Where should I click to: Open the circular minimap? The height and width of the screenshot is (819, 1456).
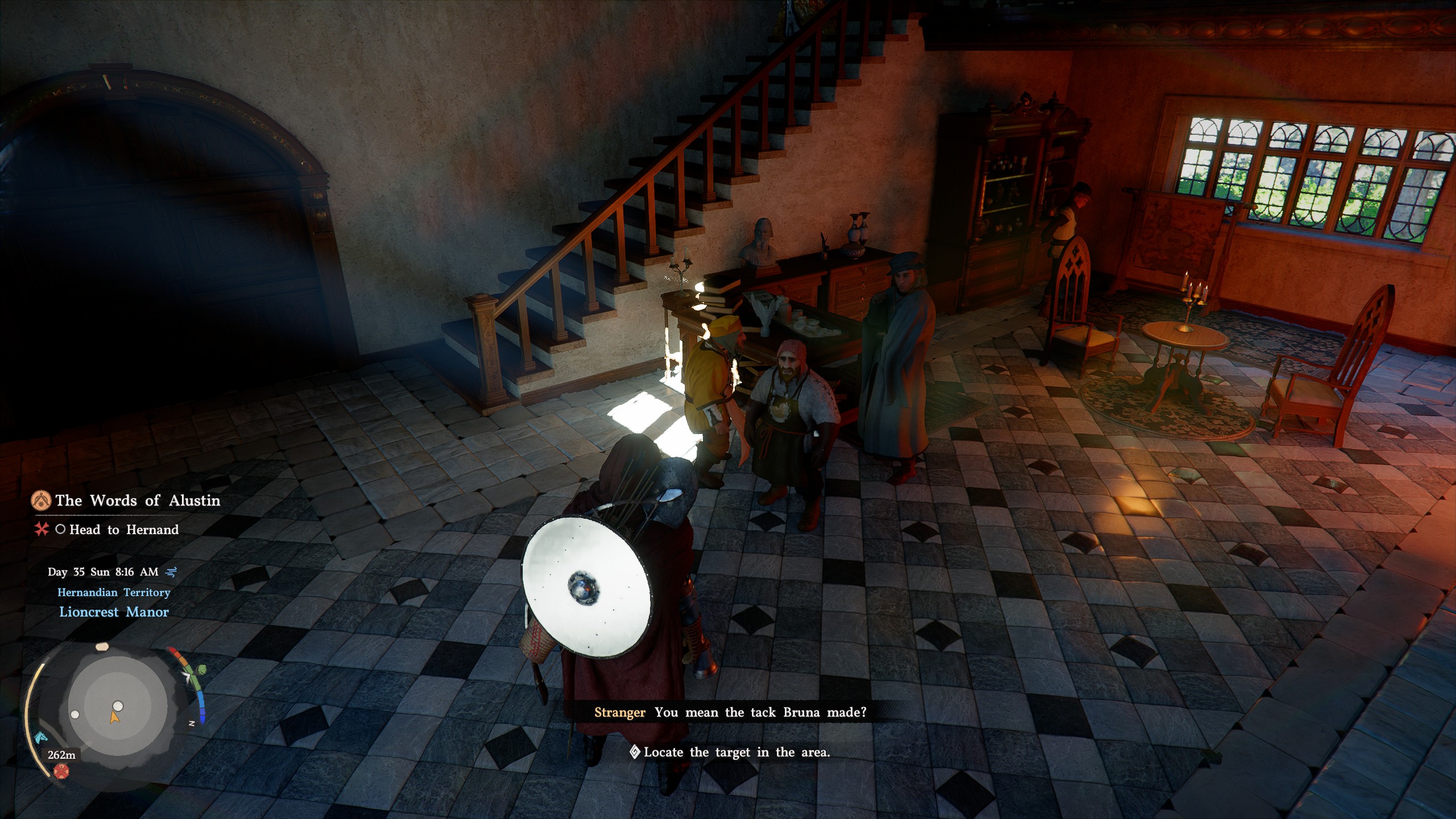coord(117,707)
